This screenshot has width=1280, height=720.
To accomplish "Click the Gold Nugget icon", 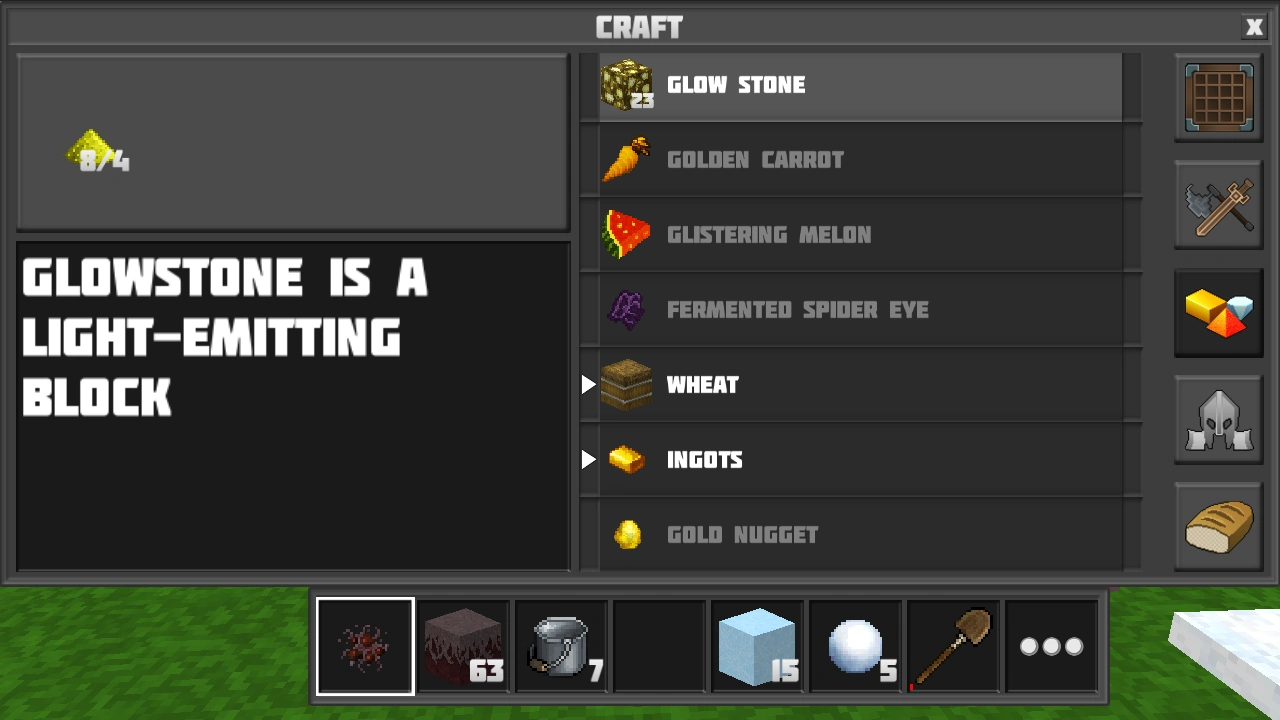I will 627,535.
